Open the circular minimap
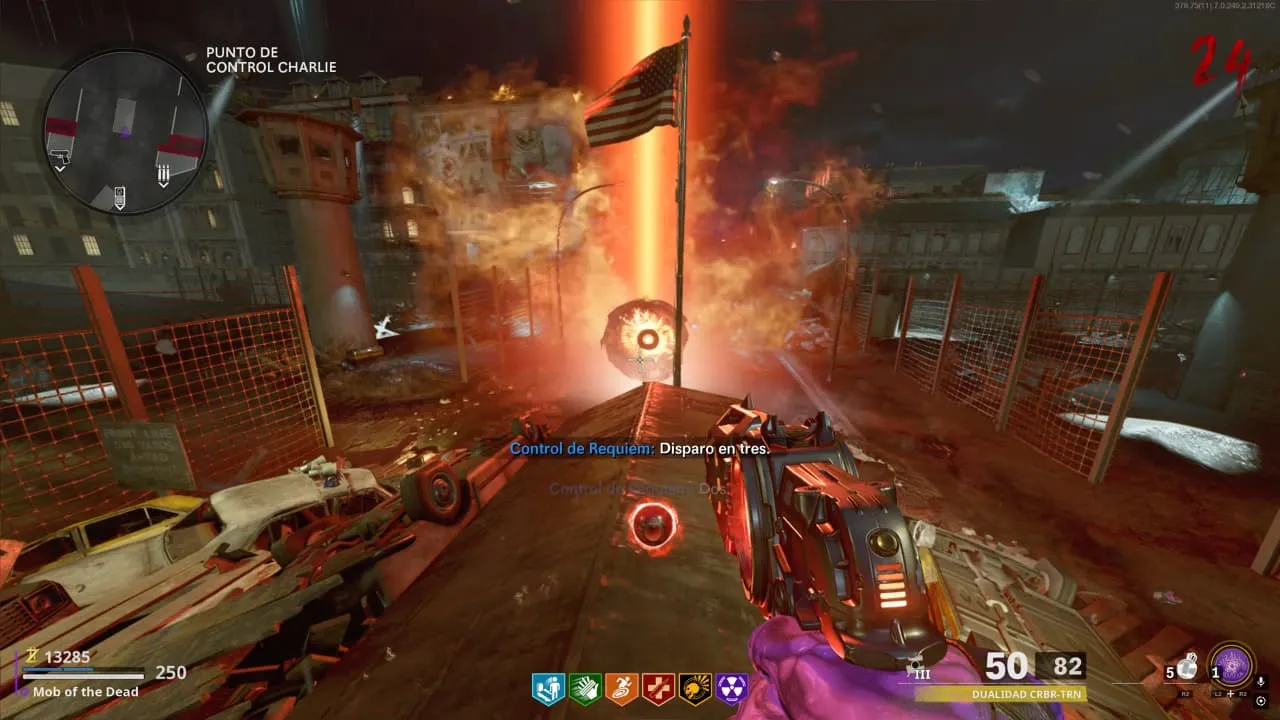 125,131
